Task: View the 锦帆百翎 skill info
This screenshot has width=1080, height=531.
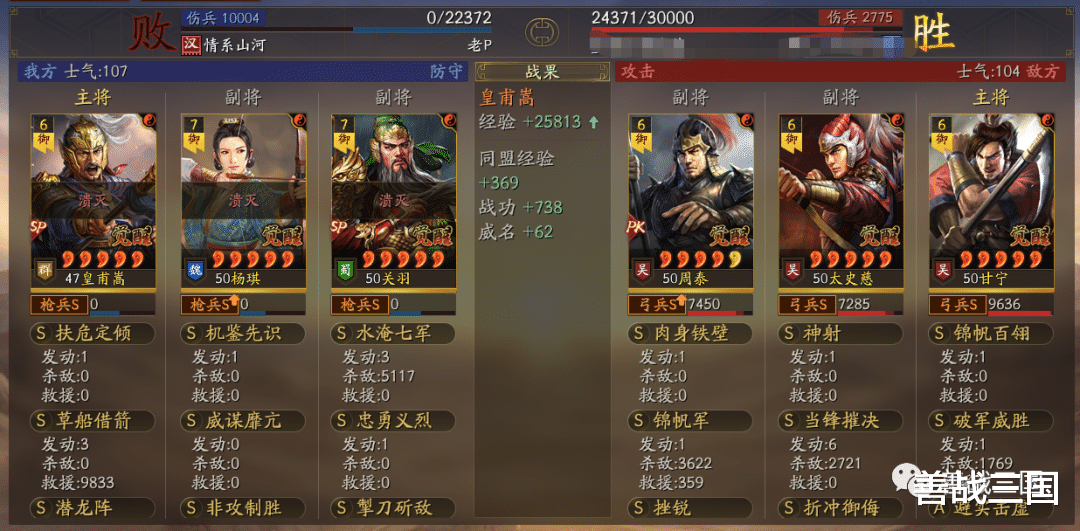Action: tap(991, 333)
